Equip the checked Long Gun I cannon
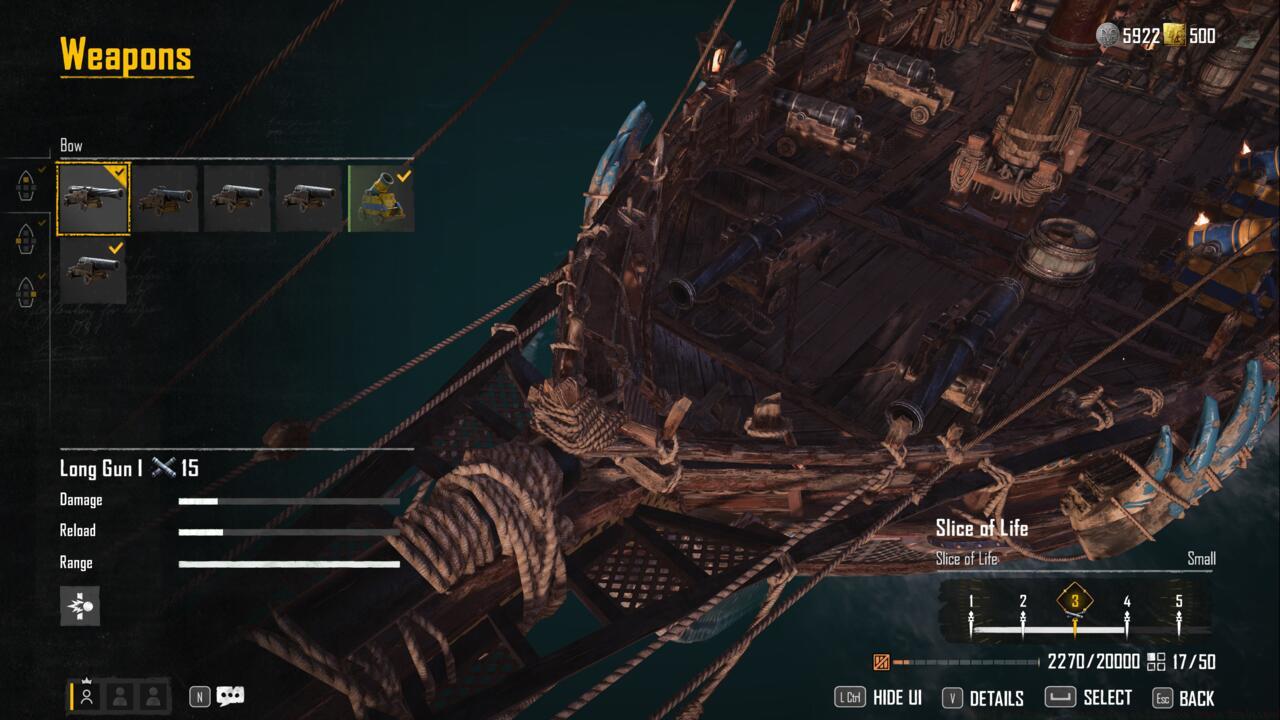 click(95, 198)
